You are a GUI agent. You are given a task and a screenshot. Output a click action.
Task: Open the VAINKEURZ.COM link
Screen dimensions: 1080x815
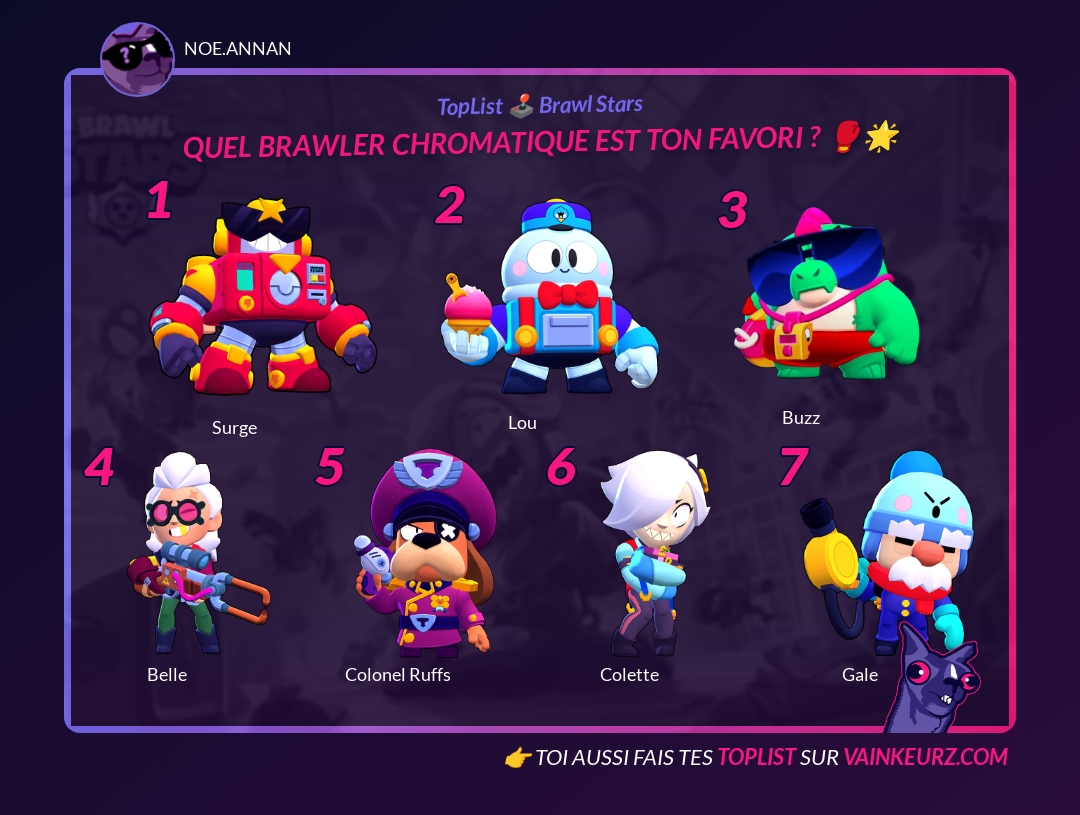click(925, 757)
